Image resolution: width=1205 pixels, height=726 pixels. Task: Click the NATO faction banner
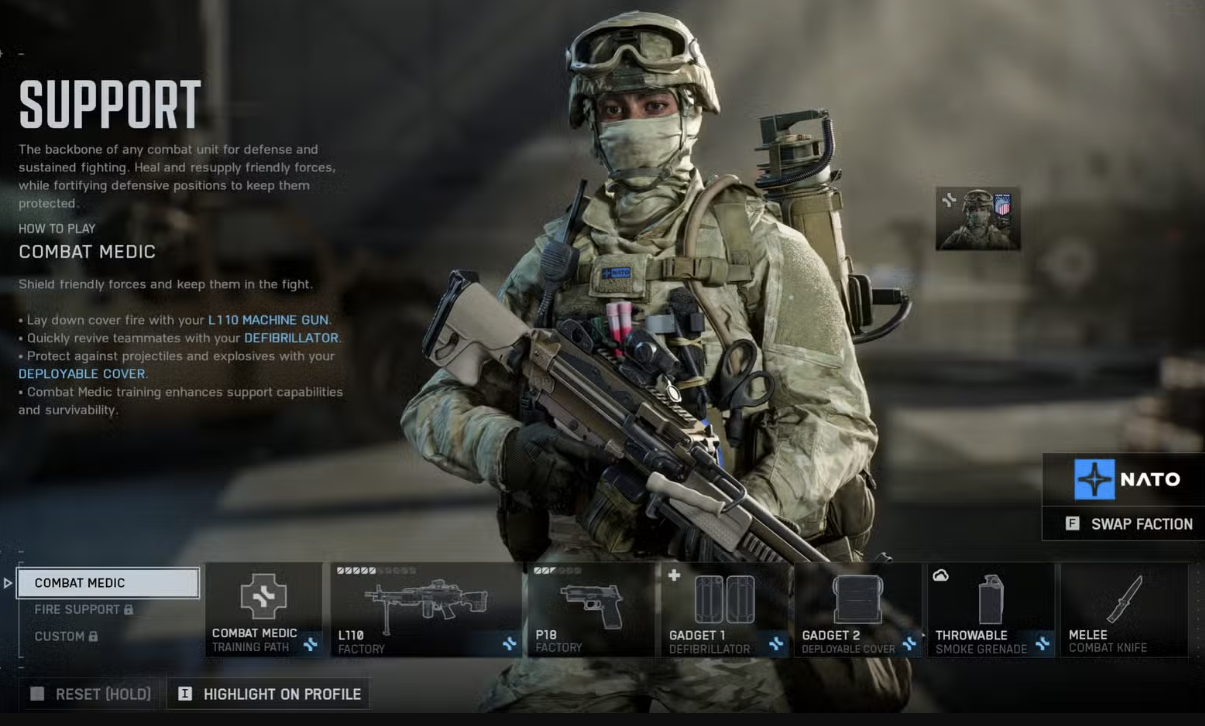point(1124,480)
